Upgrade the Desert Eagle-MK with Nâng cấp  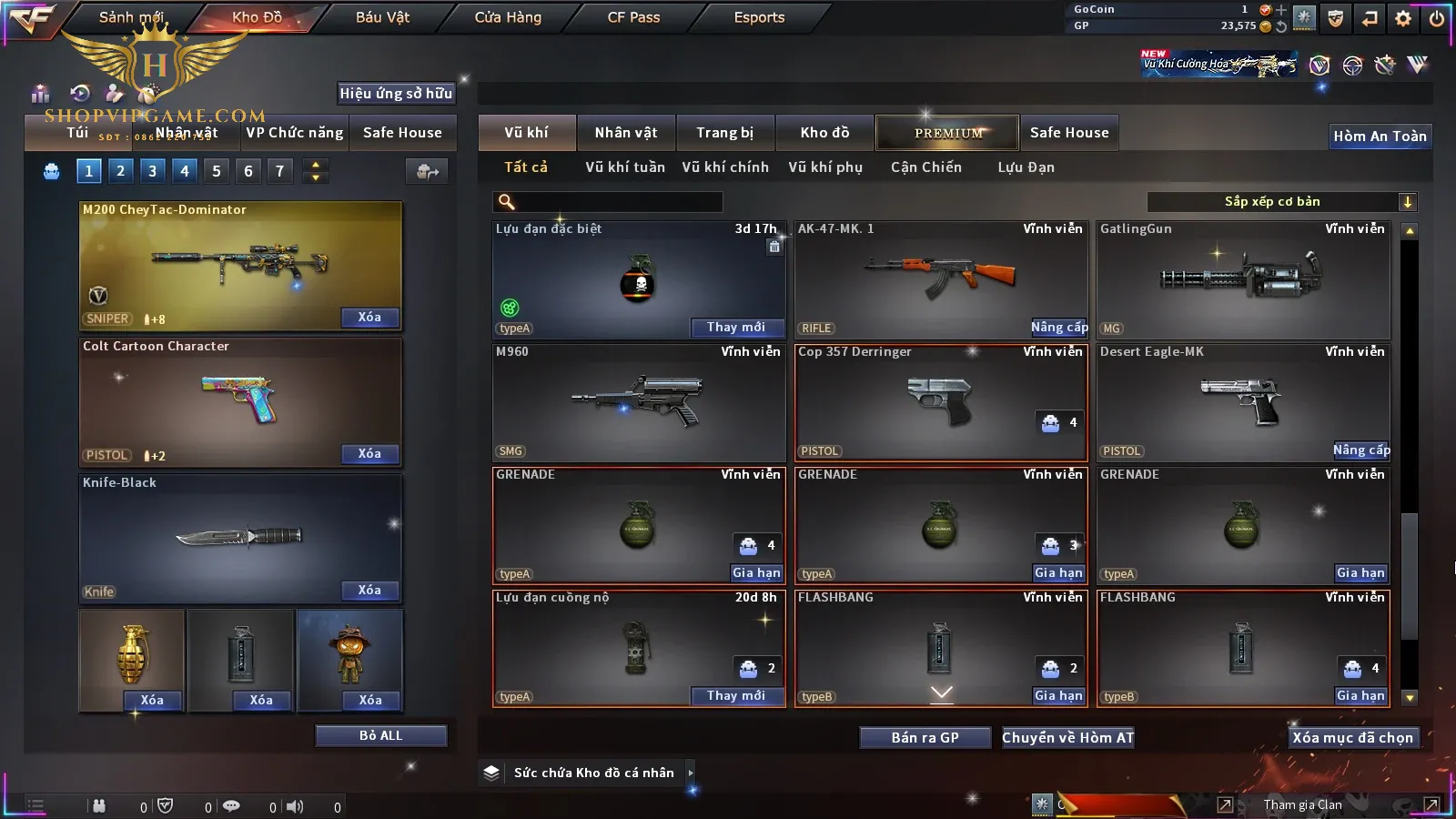tap(1360, 450)
